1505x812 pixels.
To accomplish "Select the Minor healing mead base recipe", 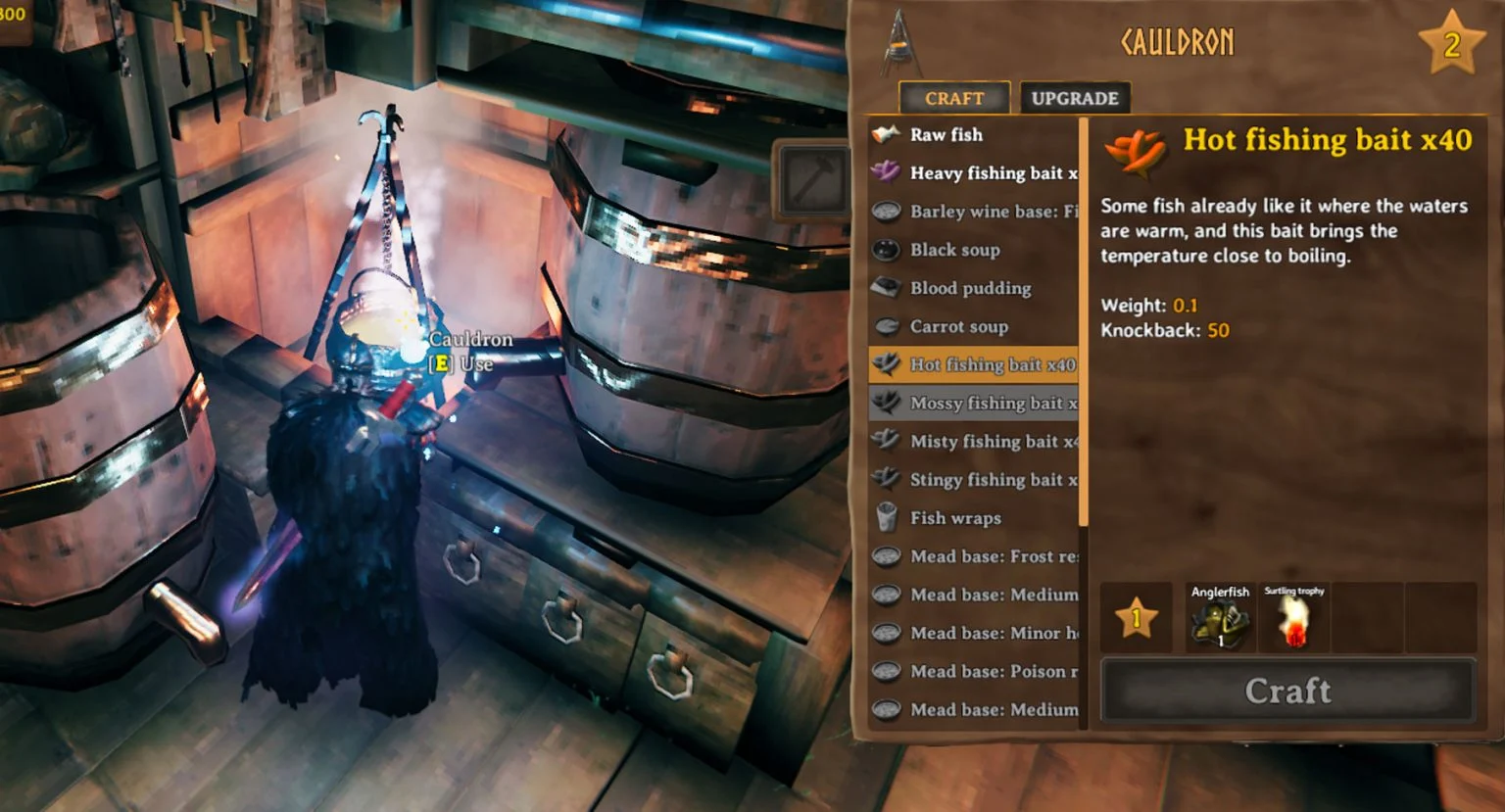I will (x=973, y=633).
